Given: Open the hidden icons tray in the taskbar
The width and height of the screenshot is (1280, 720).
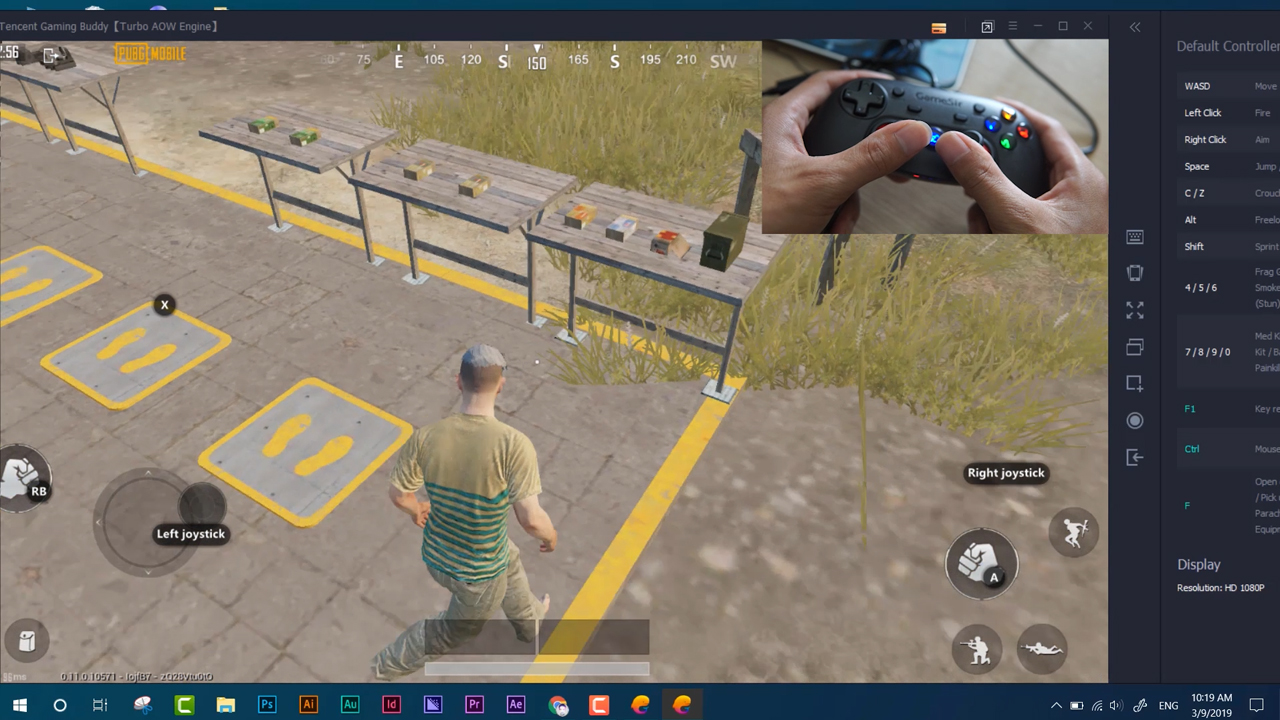Looking at the screenshot, I should coord(1056,705).
